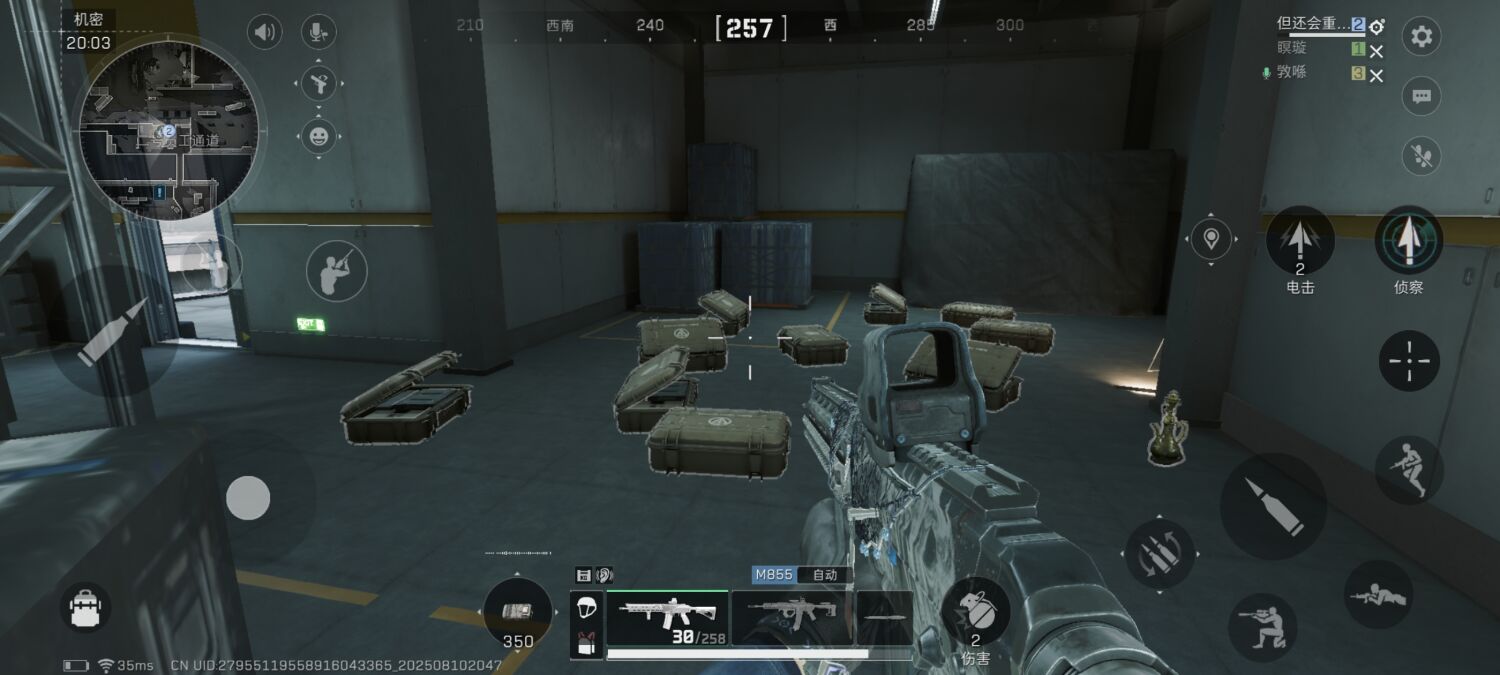Toggle the 自动 fire mode

click(x=825, y=575)
